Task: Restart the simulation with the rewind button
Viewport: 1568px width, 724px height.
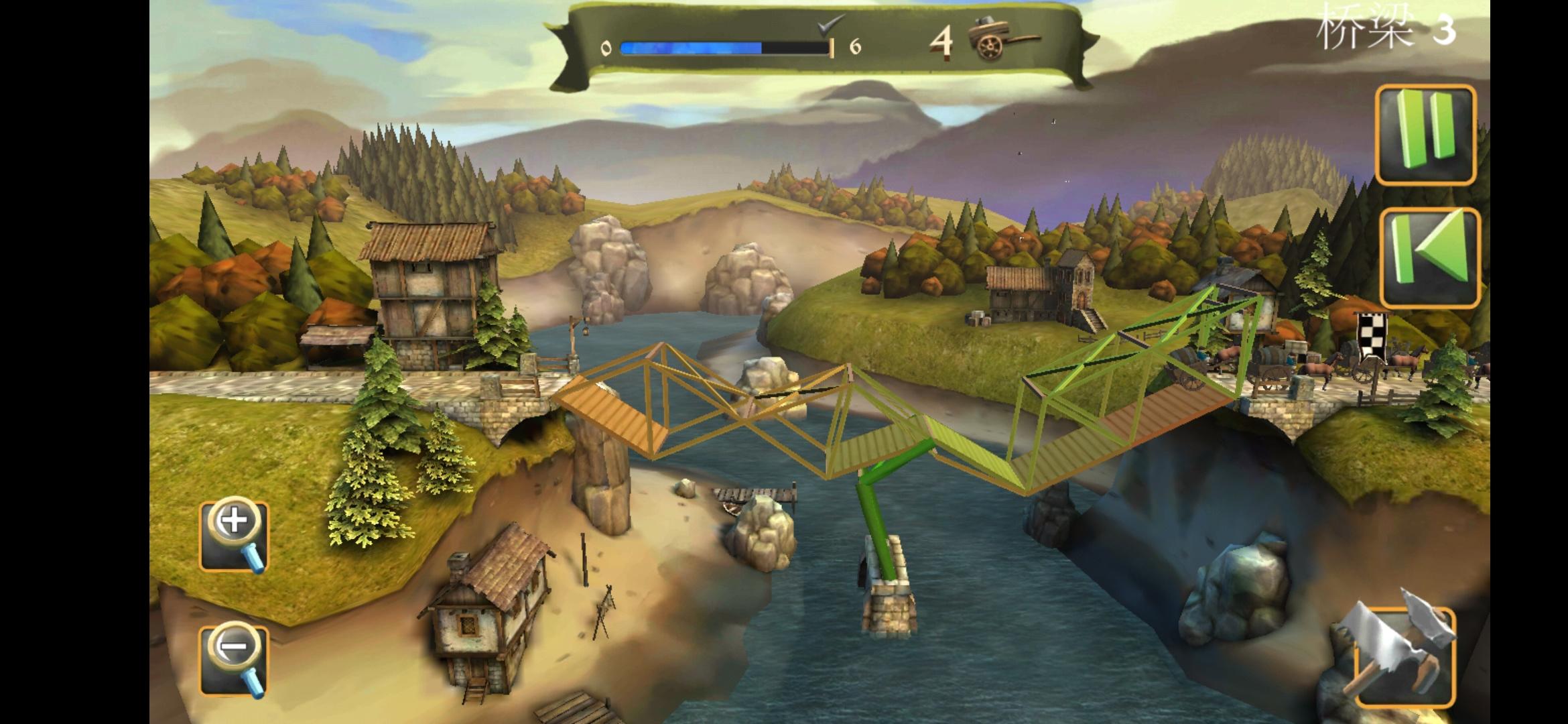Action: point(1429,258)
